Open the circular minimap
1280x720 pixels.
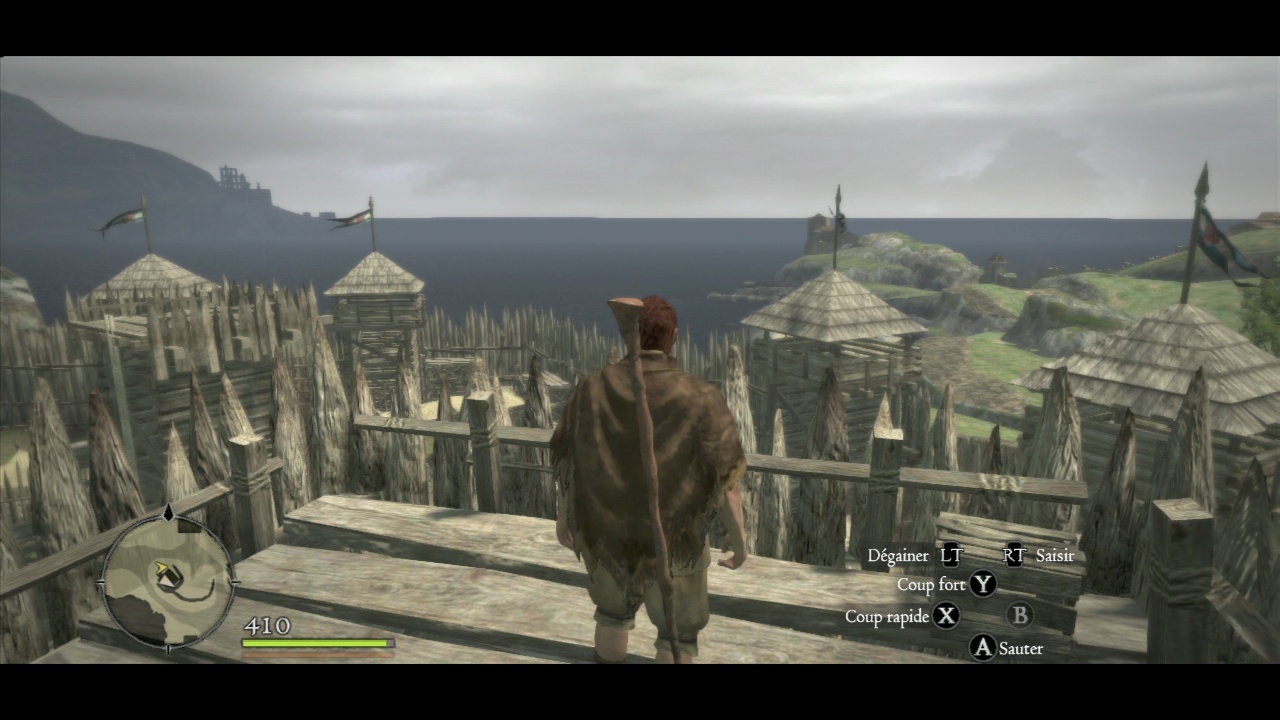coord(168,582)
